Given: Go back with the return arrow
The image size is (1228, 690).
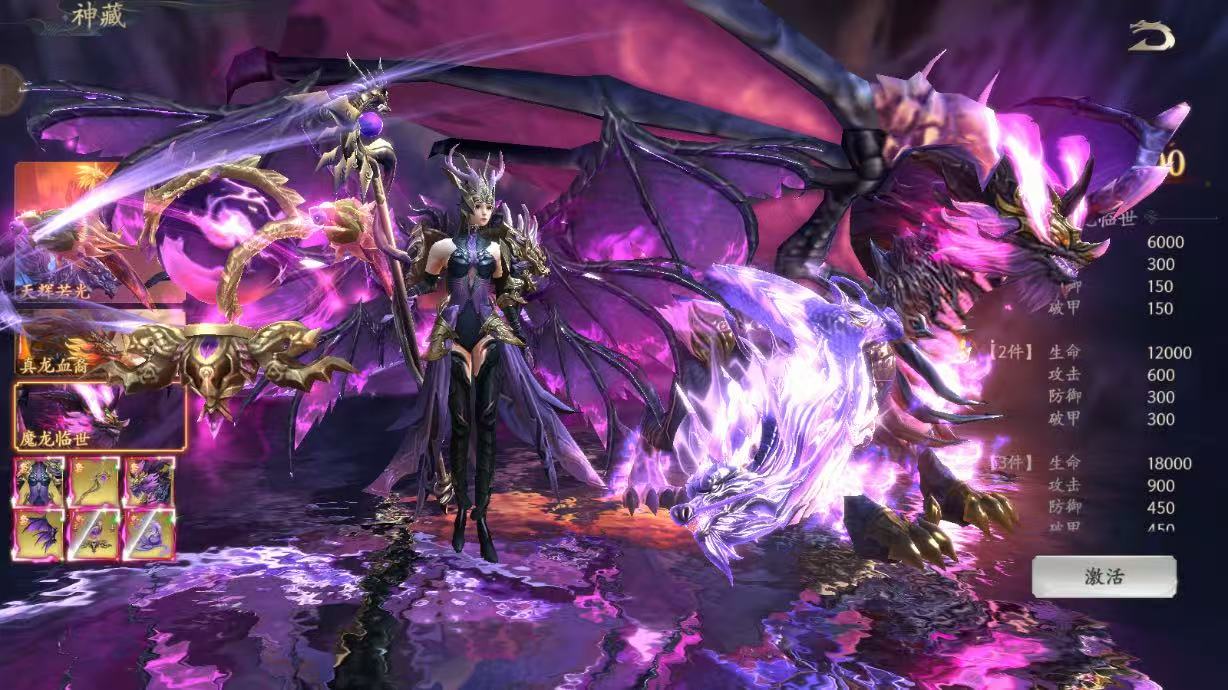Looking at the screenshot, I should click(1151, 36).
